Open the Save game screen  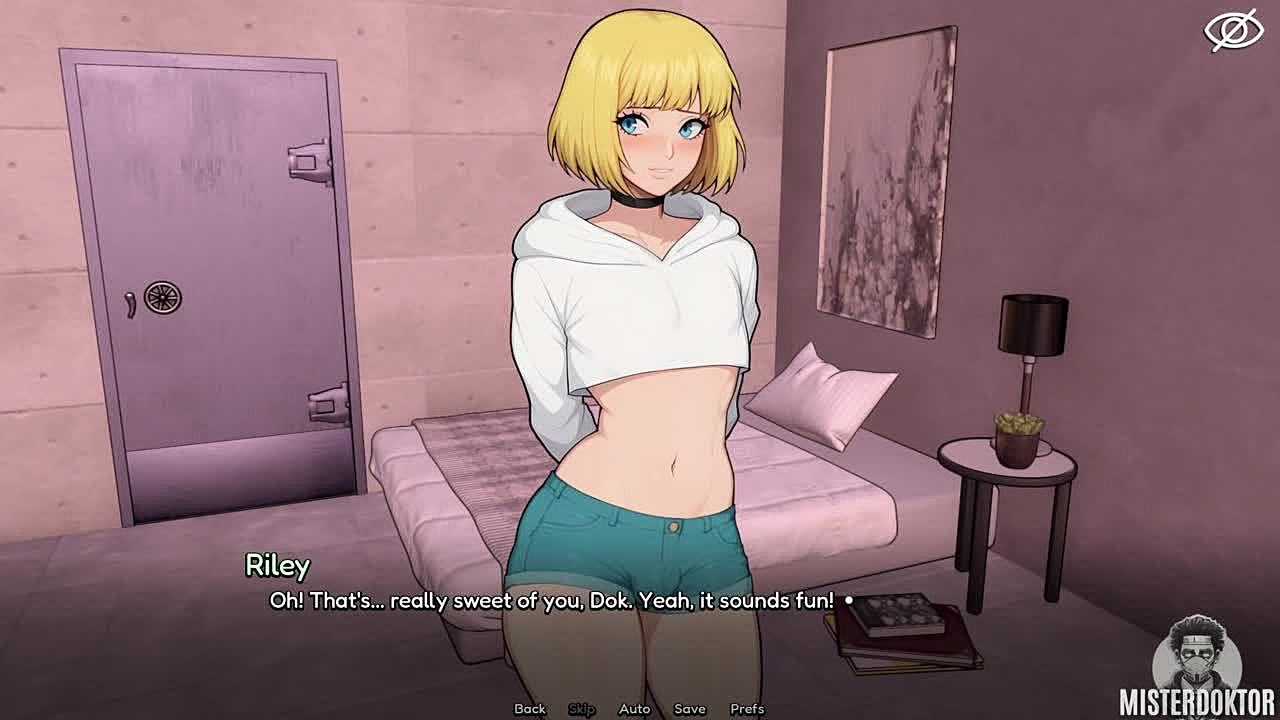coord(690,709)
